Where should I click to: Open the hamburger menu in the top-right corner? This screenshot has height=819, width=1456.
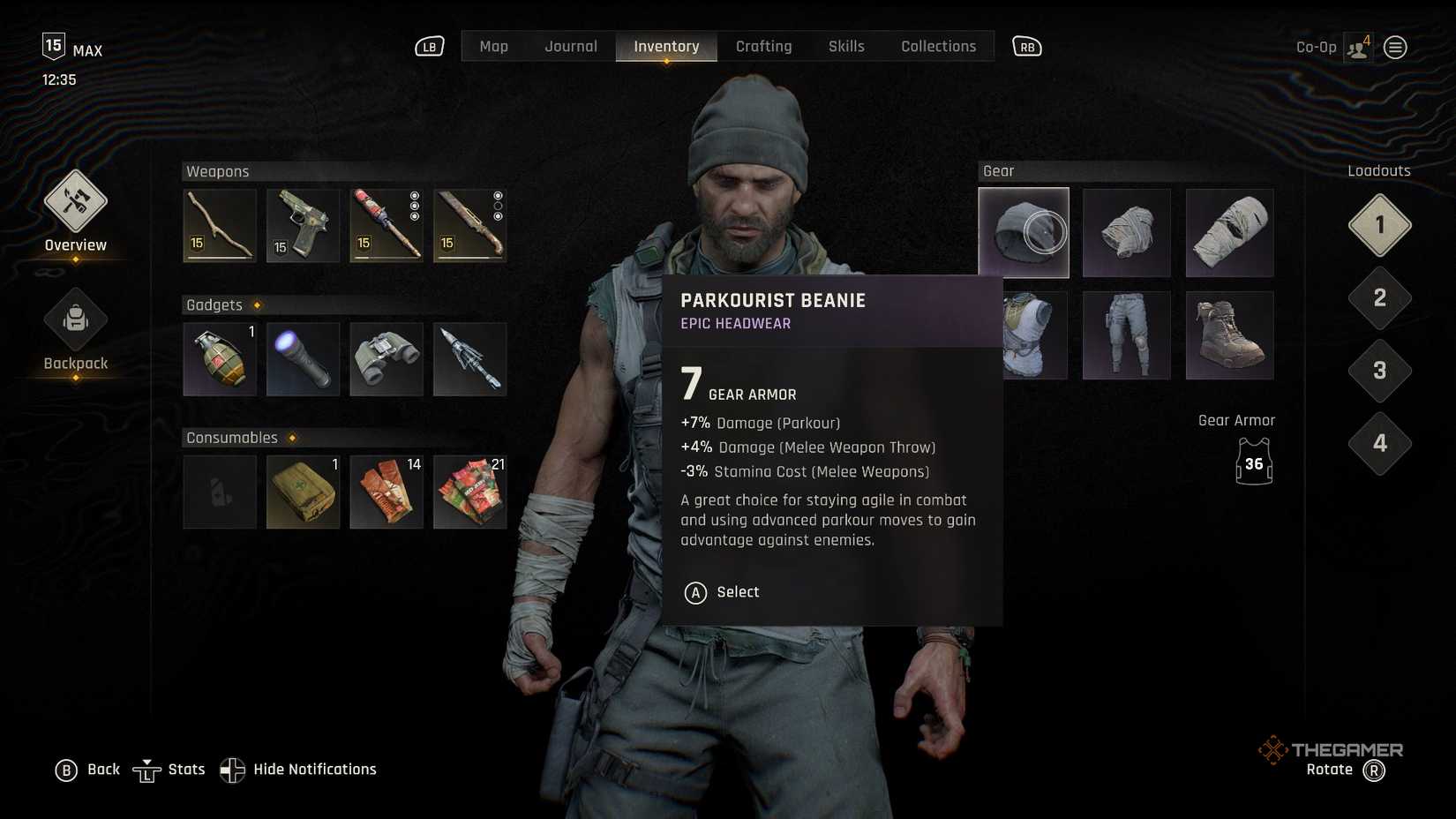(1395, 47)
